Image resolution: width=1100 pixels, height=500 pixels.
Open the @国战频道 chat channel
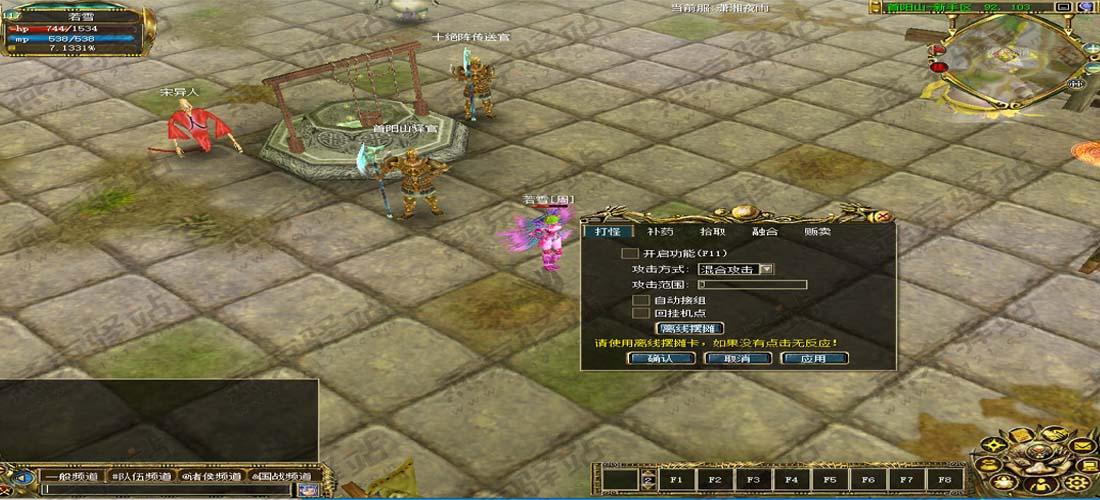click(283, 476)
